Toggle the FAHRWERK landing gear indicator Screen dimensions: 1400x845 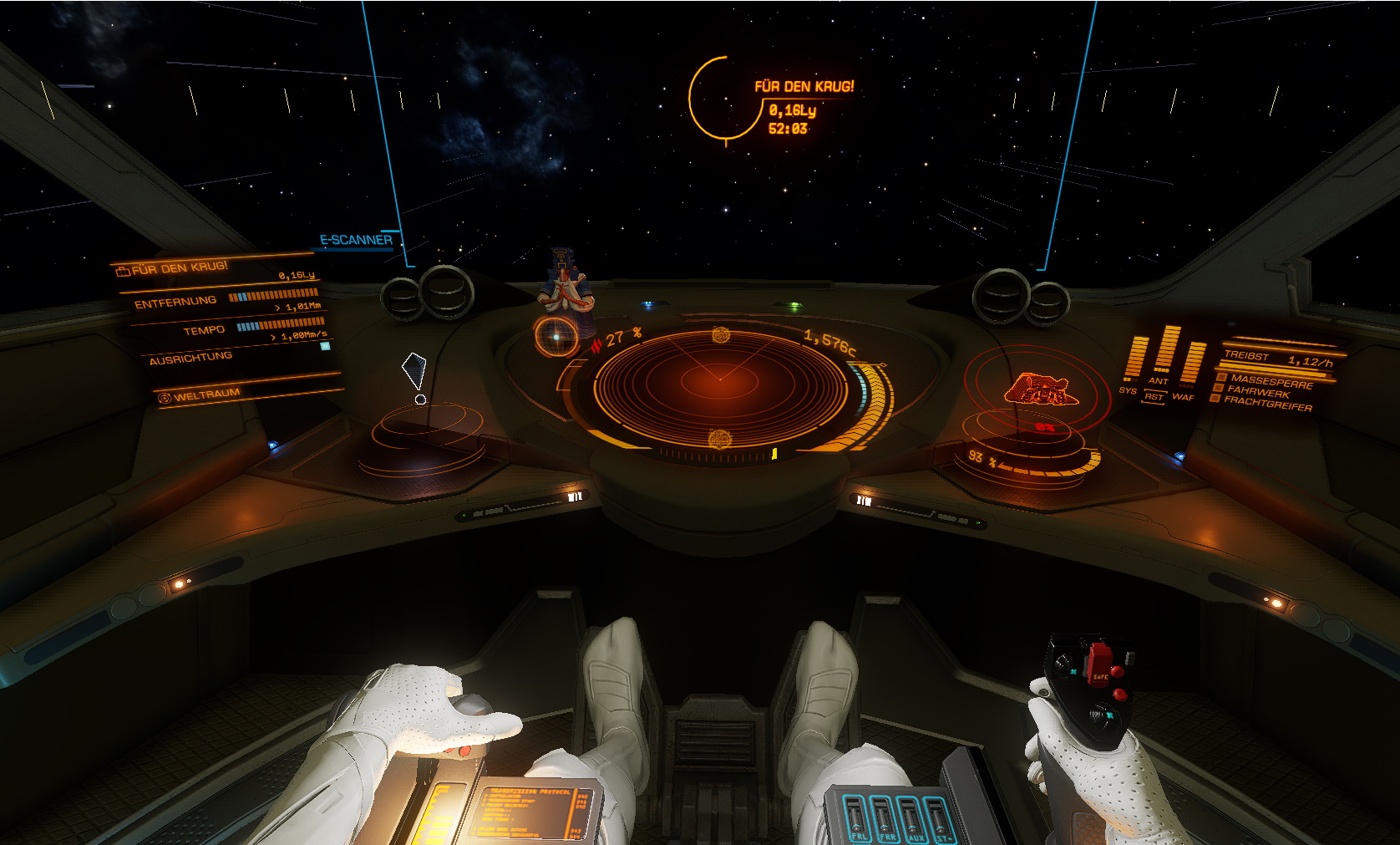[1258, 392]
